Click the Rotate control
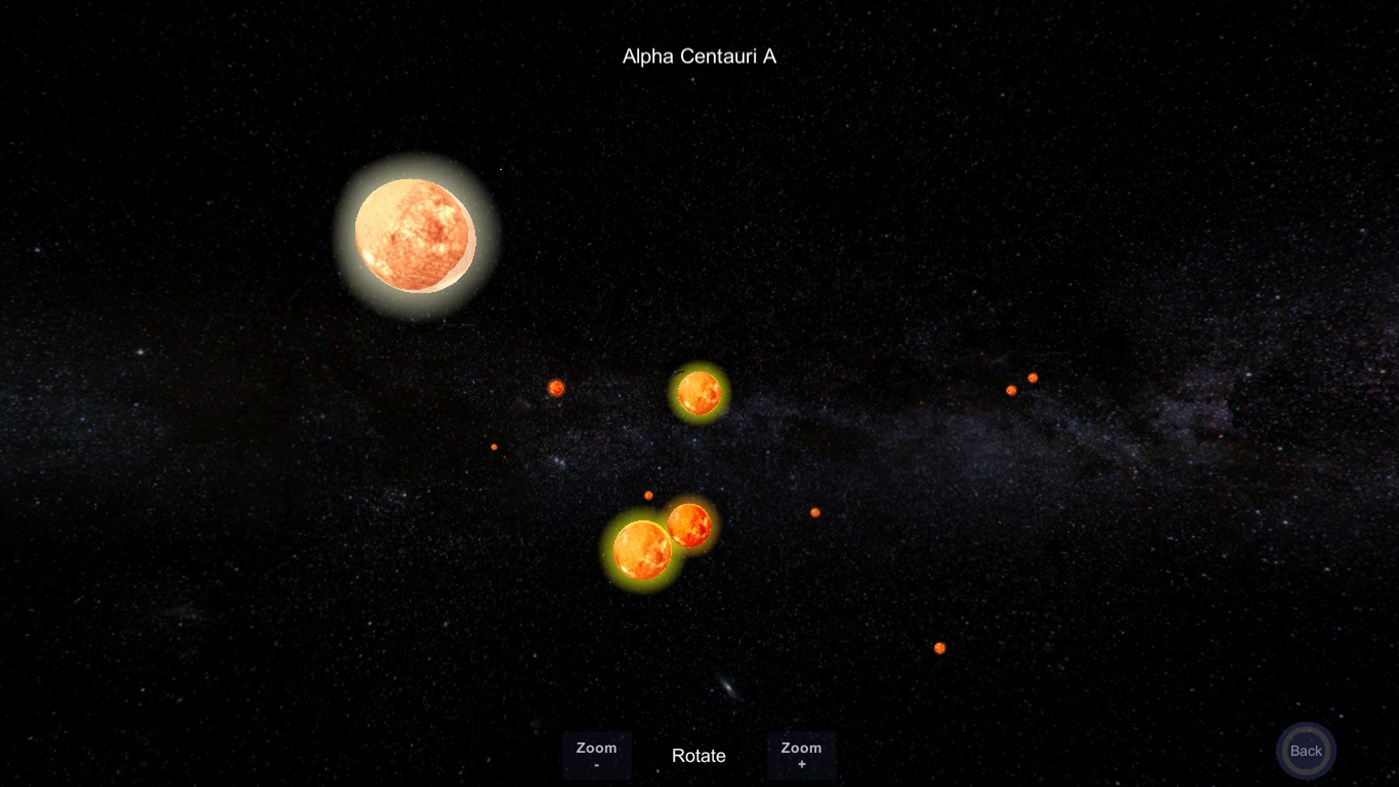Image resolution: width=1399 pixels, height=787 pixels. click(x=698, y=756)
